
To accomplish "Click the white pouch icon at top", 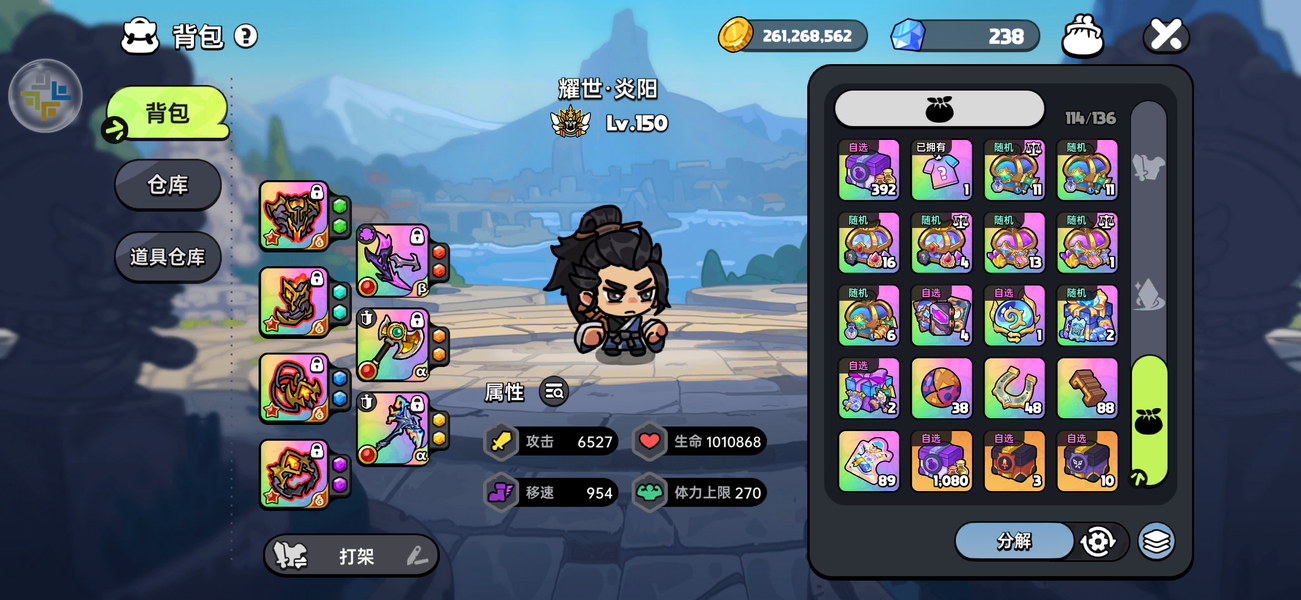I will (1083, 36).
